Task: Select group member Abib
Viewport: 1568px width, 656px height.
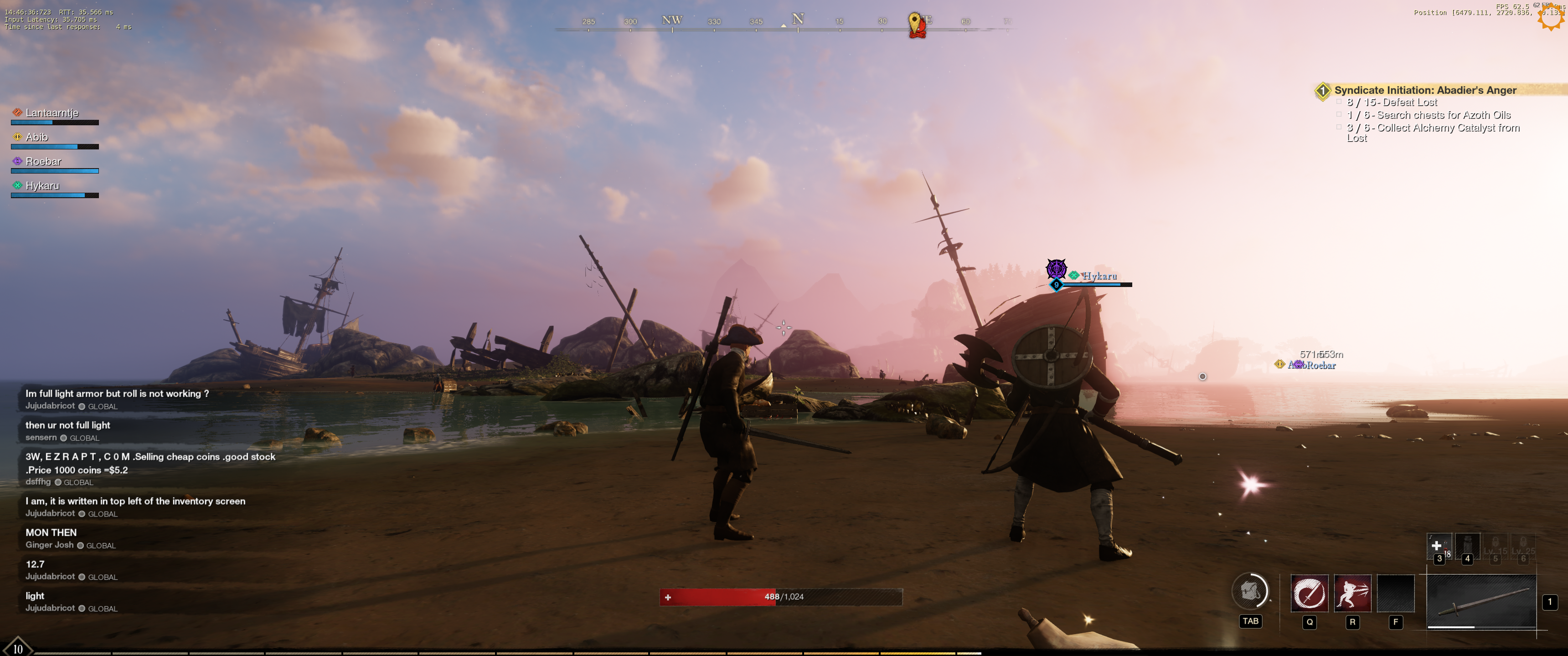Action: (x=36, y=138)
